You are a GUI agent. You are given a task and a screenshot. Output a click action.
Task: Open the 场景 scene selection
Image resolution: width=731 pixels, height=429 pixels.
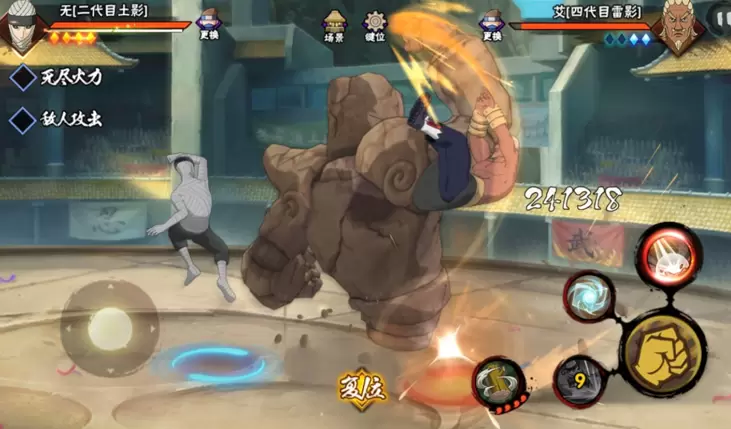tap(334, 26)
